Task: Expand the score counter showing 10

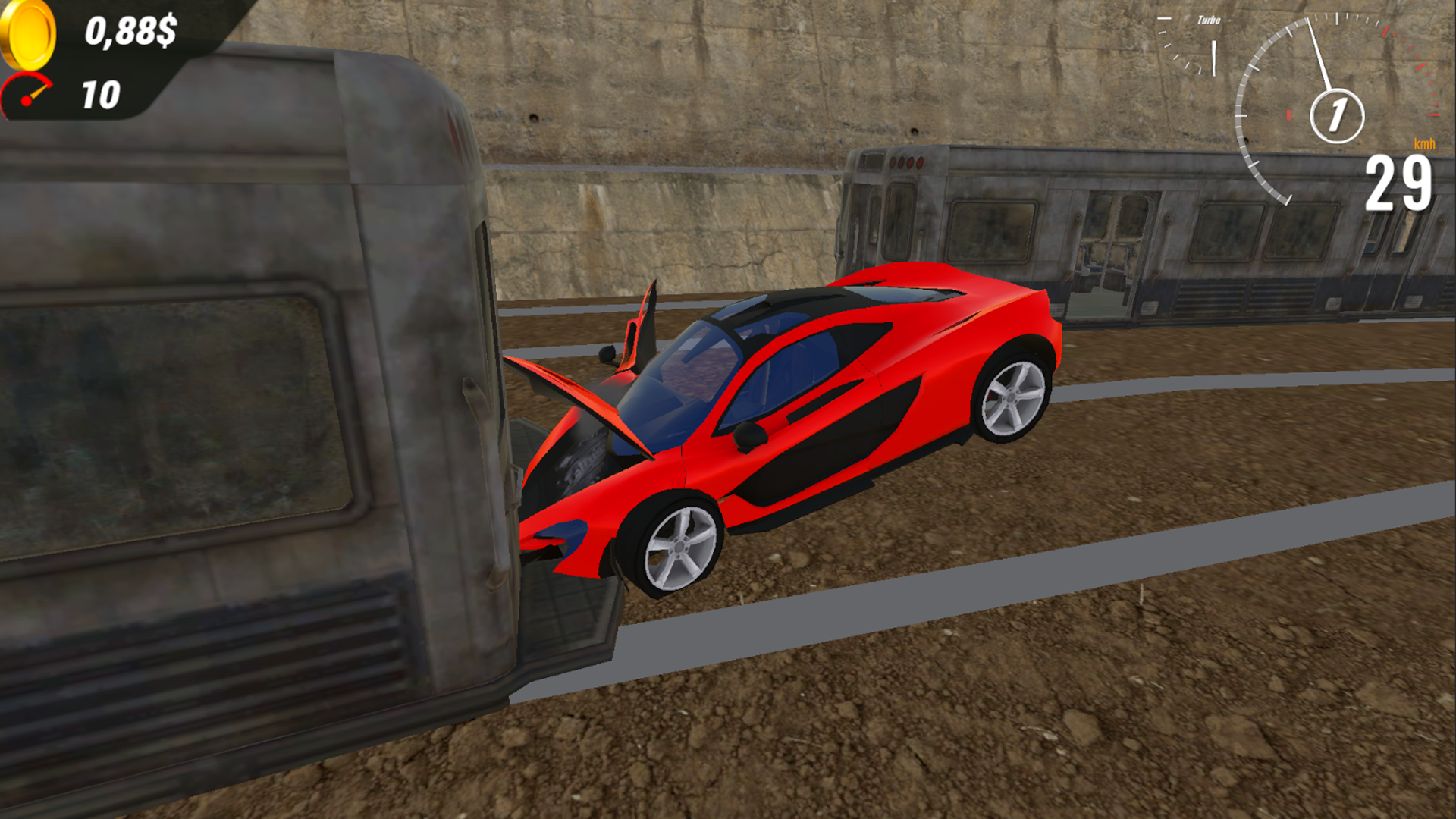Action: tap(101, 96)
